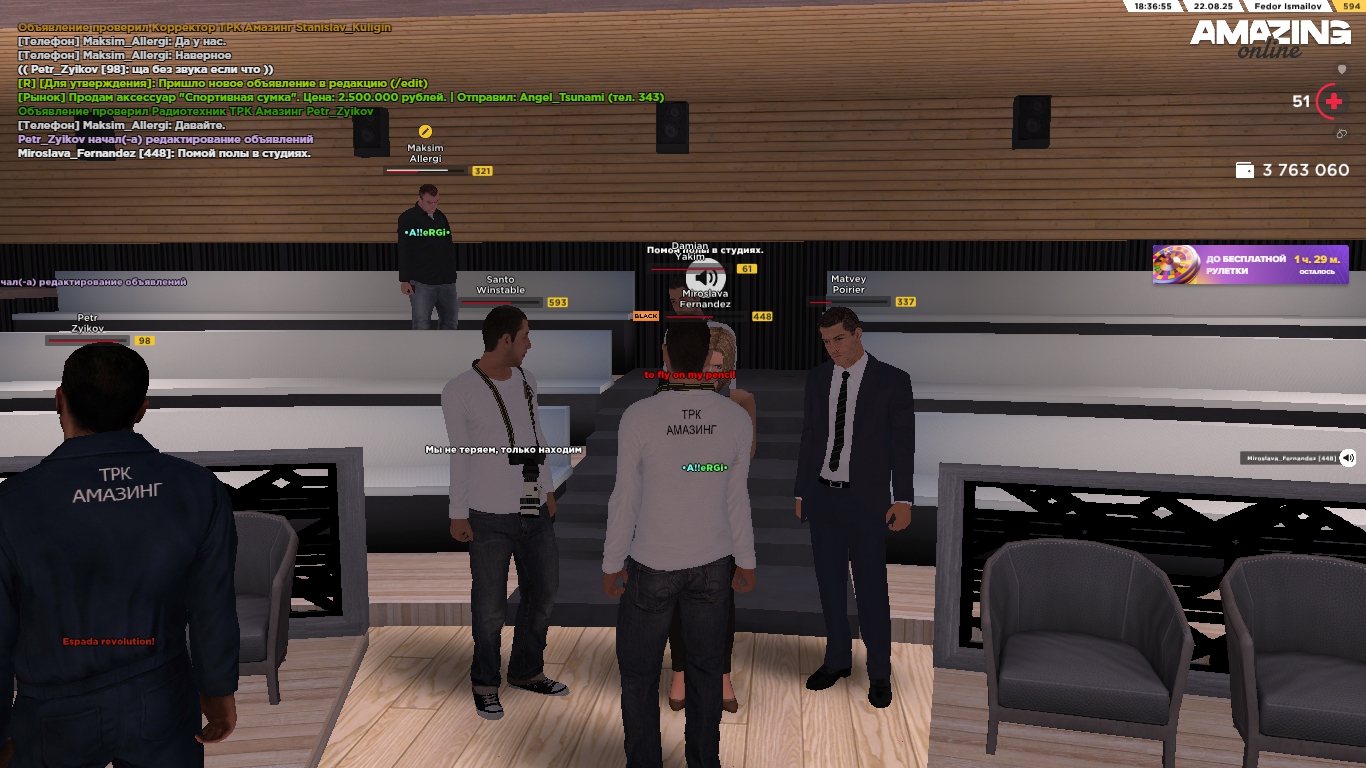Click the Amazing Online logo

click(1269, 38)
